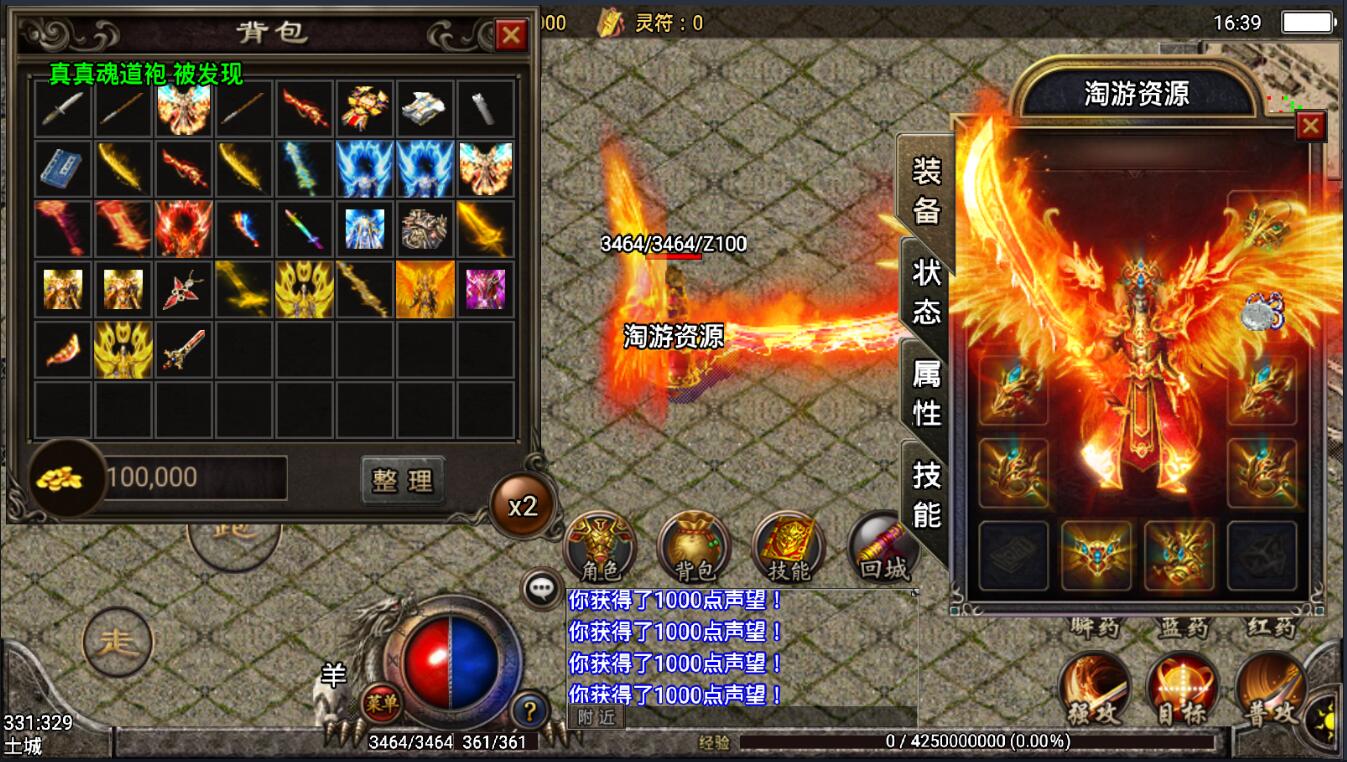Switch chat to the 附近 nearby channel
Screen dimensions: 1347x762
tap(595, 717)
